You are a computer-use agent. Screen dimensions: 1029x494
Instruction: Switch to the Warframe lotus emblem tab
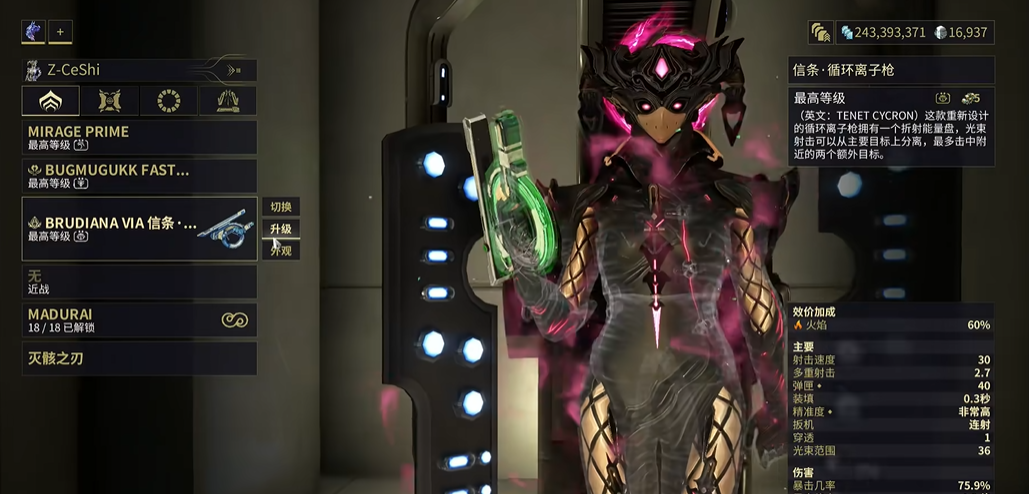[x=49, y=101]
